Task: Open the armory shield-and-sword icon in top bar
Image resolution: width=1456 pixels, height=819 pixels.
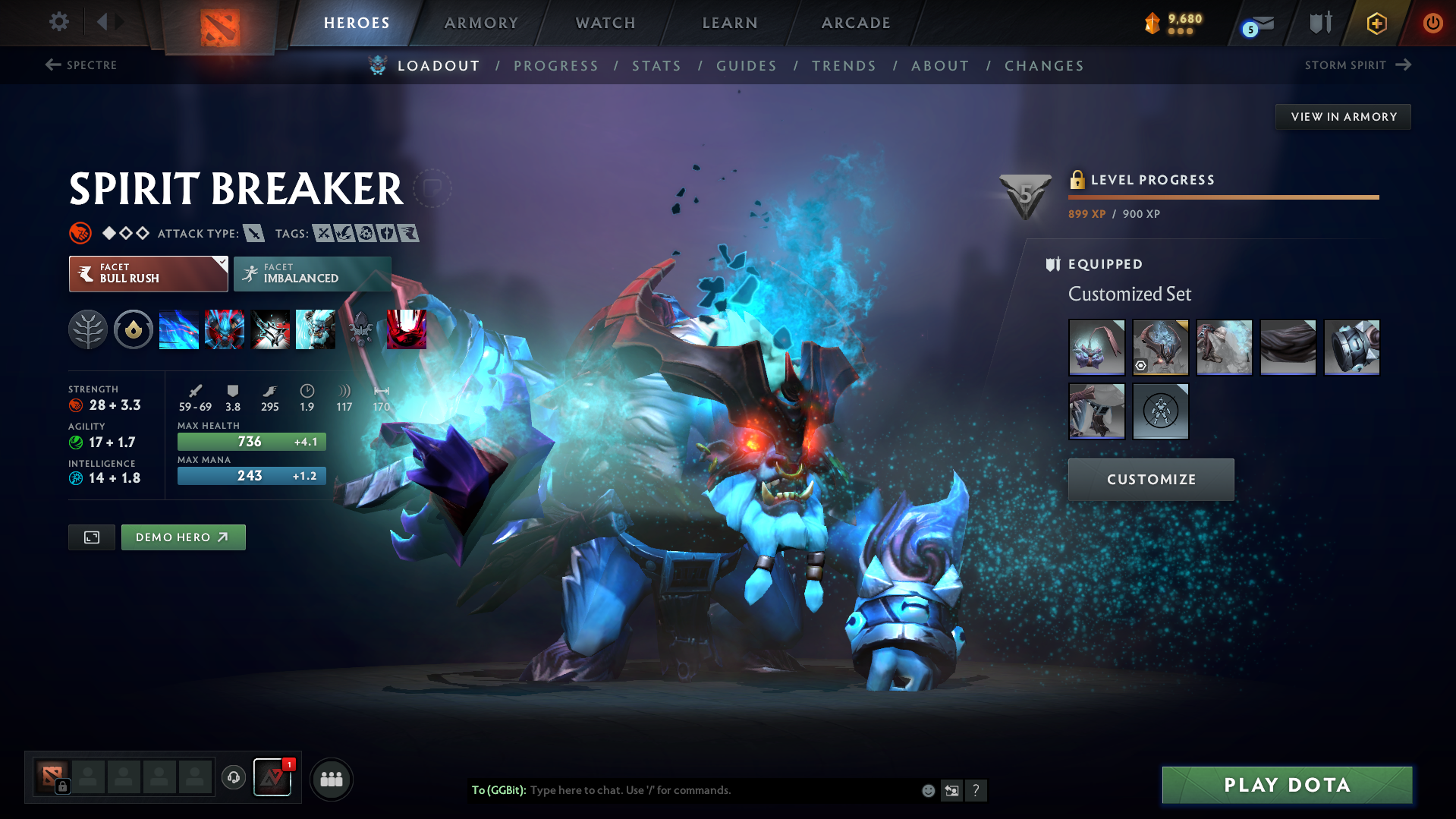Action: 1319,23
